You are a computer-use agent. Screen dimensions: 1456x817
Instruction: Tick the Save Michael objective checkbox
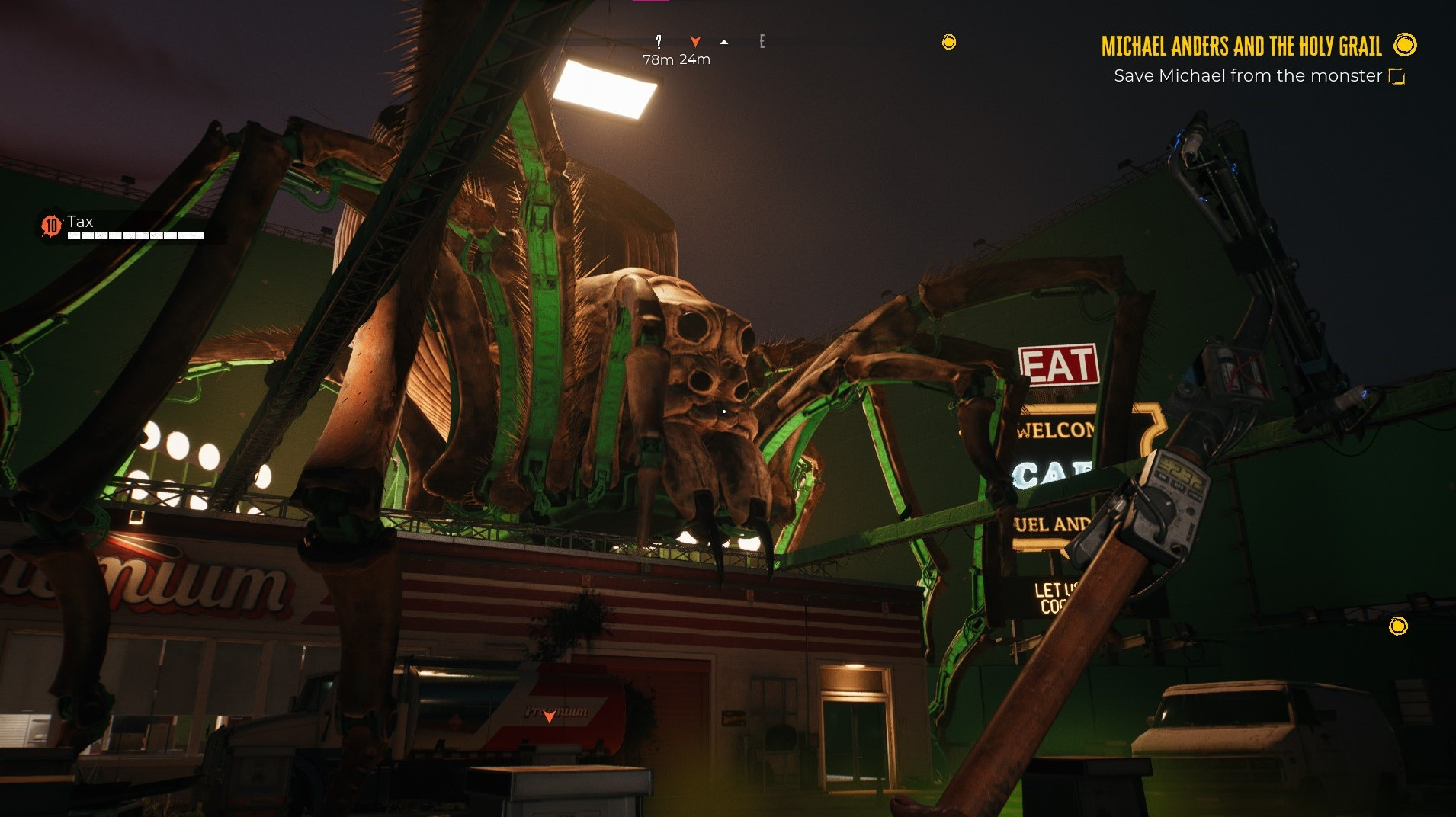pos(1397,76)
